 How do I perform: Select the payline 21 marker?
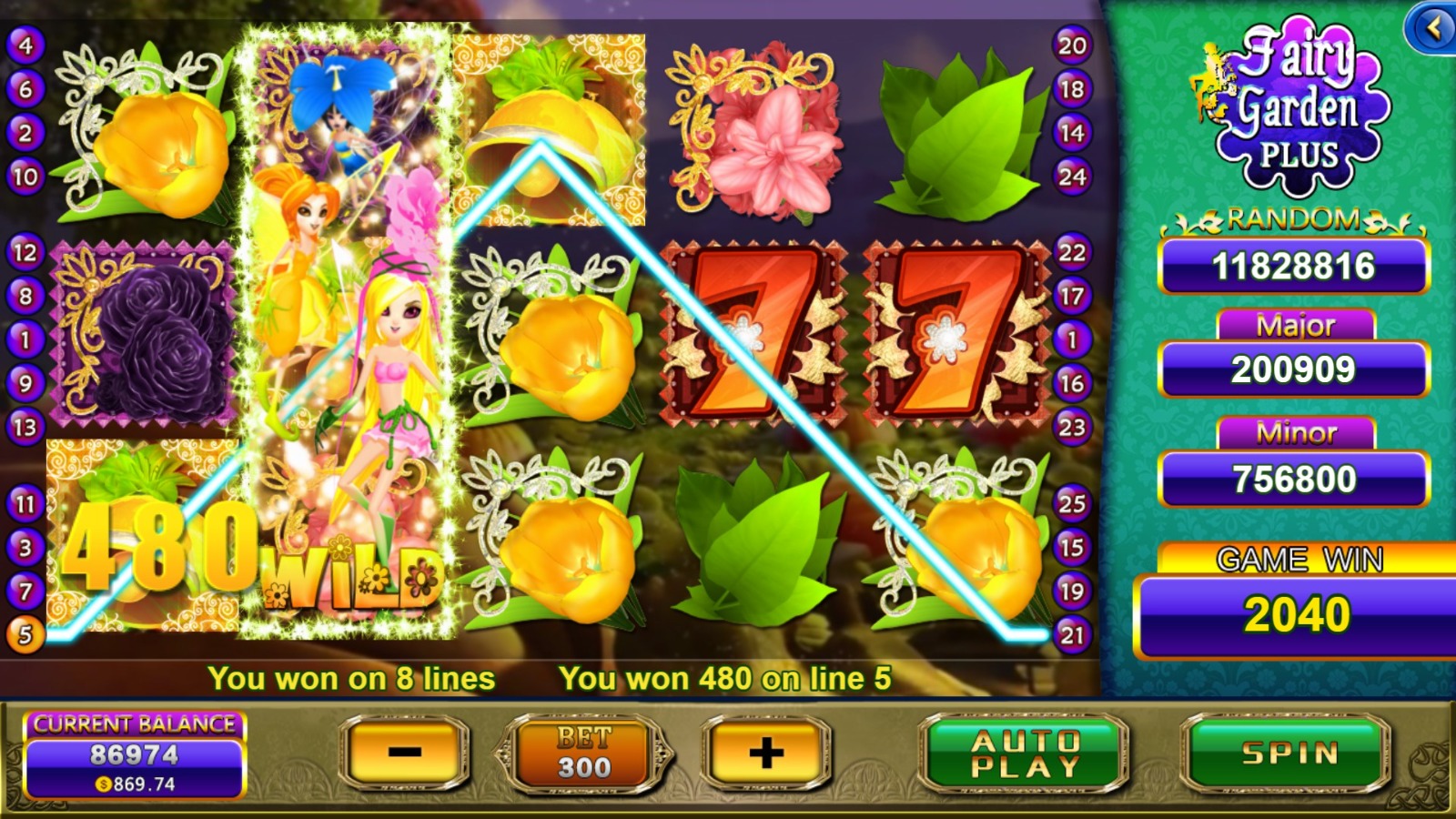(x=1072, y=634)
